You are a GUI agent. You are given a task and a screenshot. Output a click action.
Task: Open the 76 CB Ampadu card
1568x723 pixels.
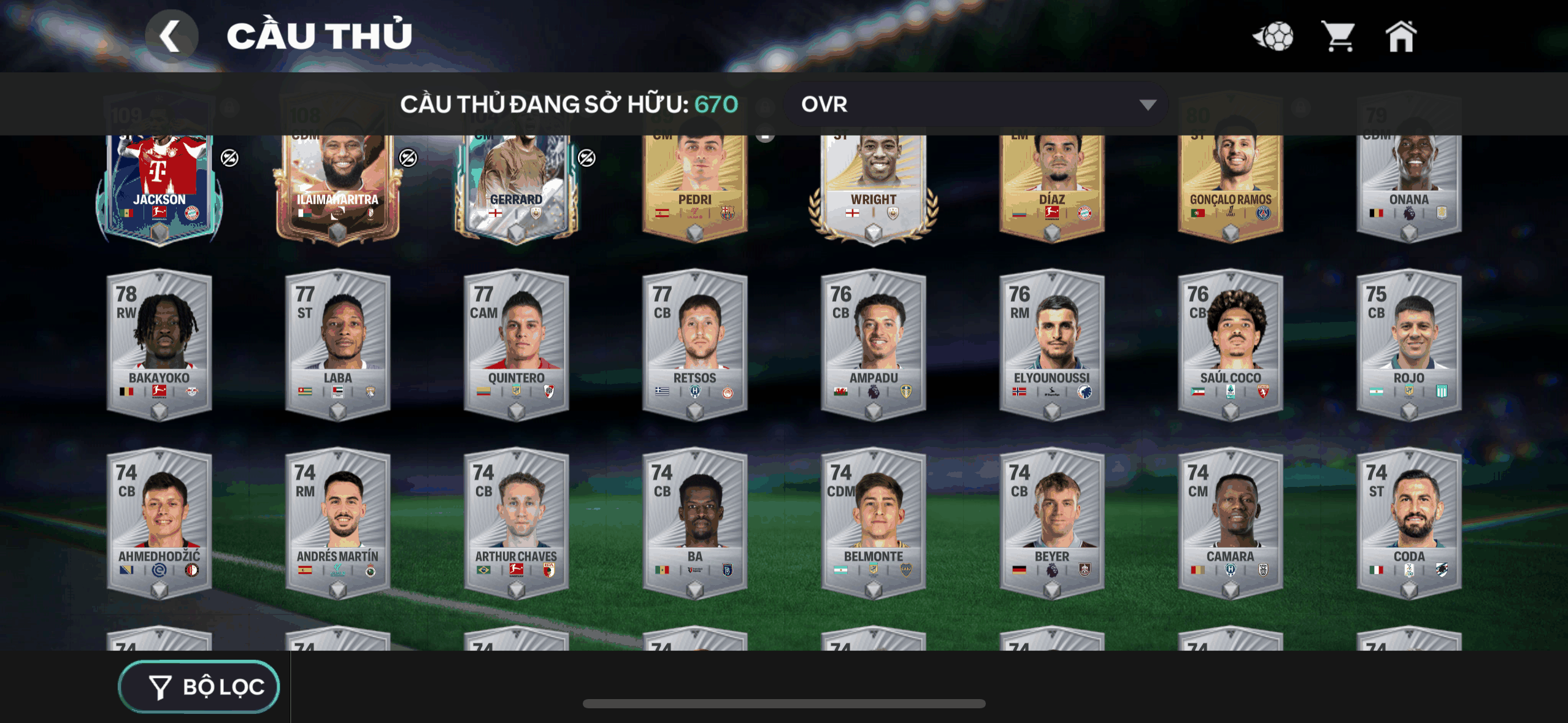pos(873,345)
